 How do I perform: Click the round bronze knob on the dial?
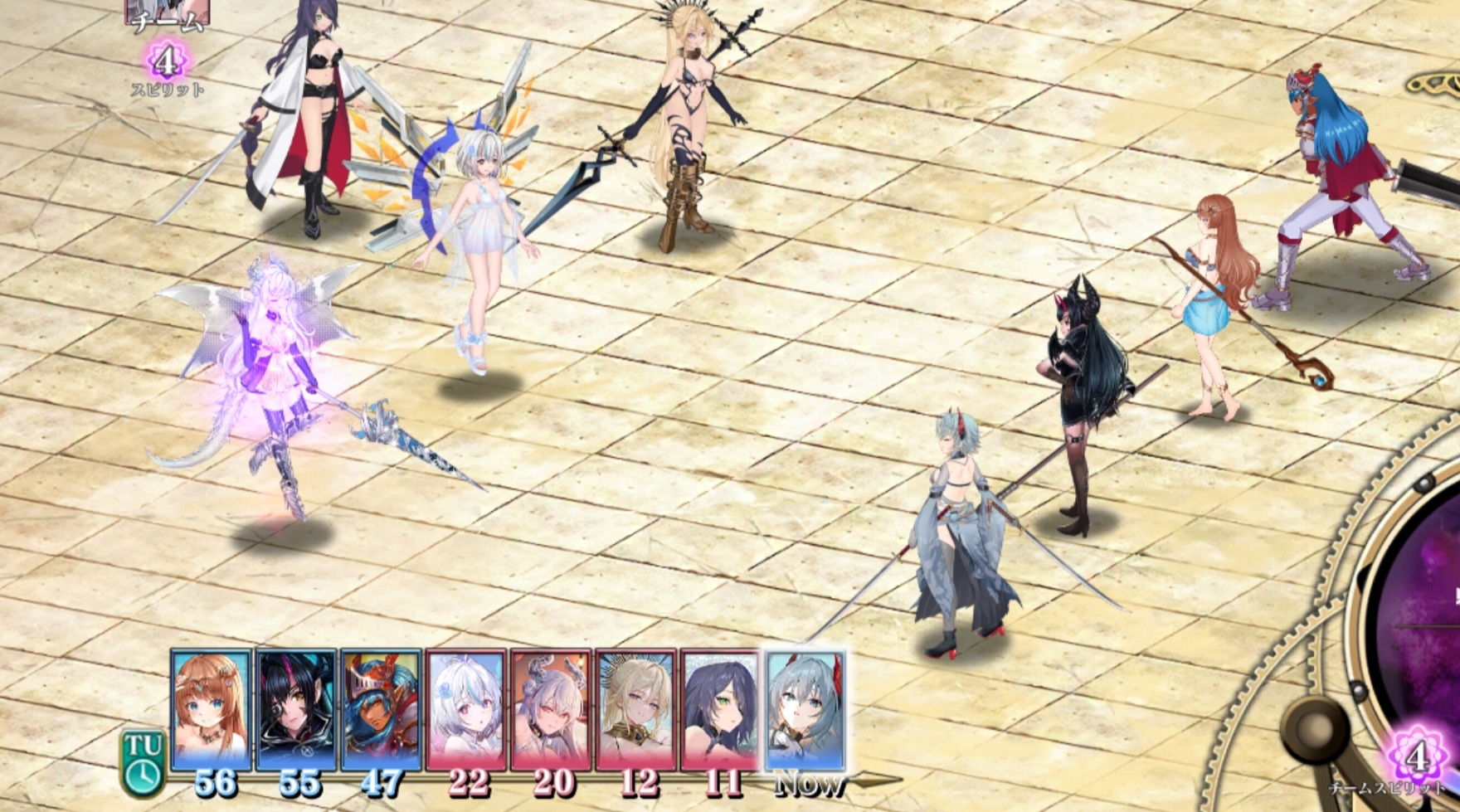coord(1314,732)
